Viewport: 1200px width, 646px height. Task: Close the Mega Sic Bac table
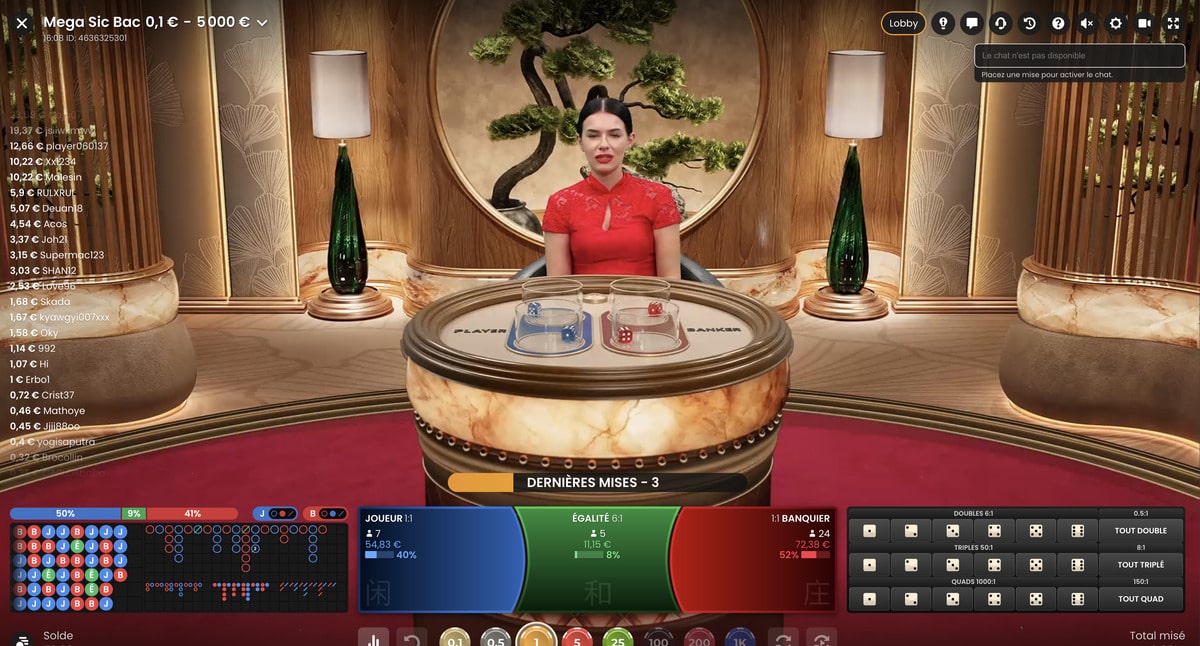click(22, 23)
